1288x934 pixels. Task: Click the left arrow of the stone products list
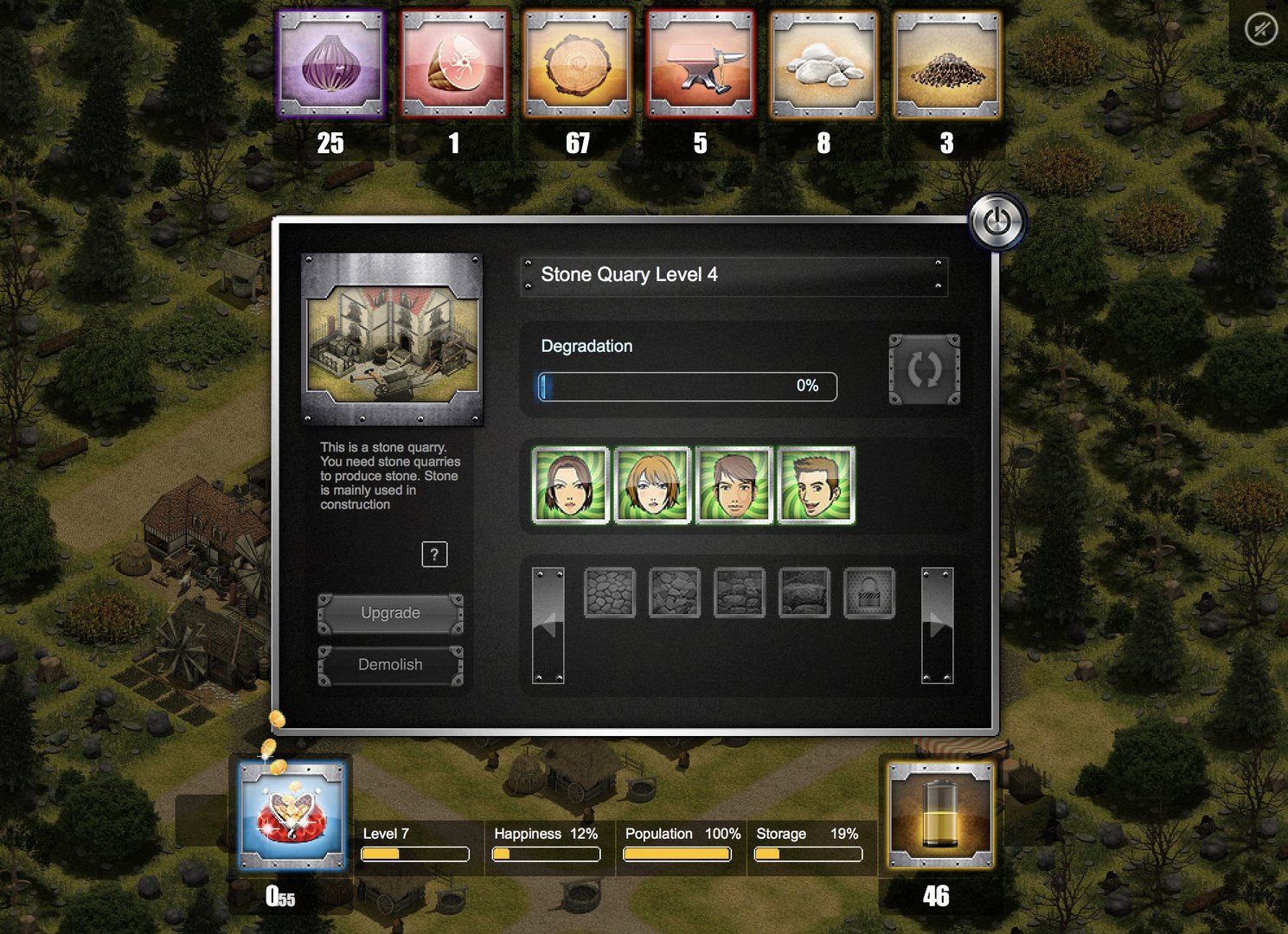pyautogui.click(x=547, y=626)
